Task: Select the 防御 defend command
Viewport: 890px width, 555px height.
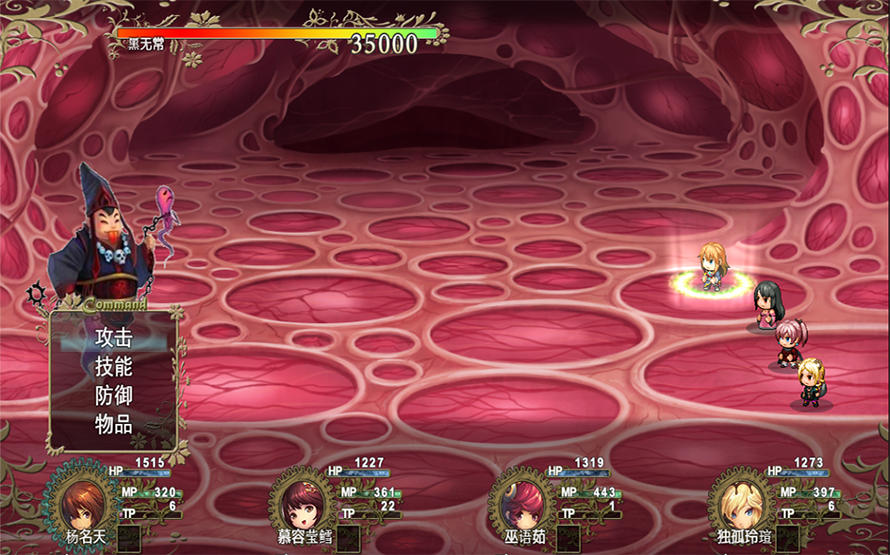Action: 113,395
